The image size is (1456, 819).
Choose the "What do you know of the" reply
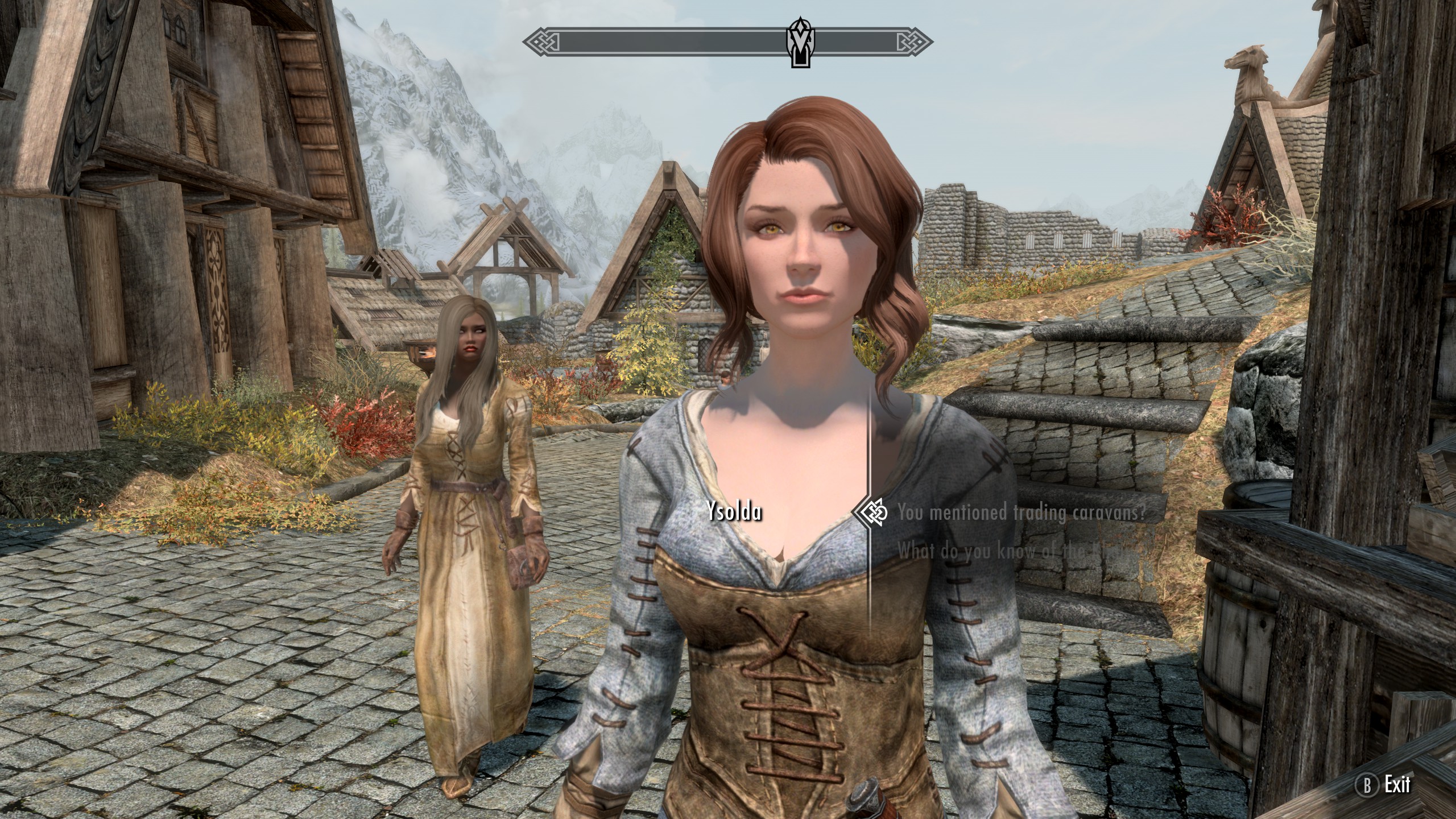pyautogui.click(x=1017, y=551)
